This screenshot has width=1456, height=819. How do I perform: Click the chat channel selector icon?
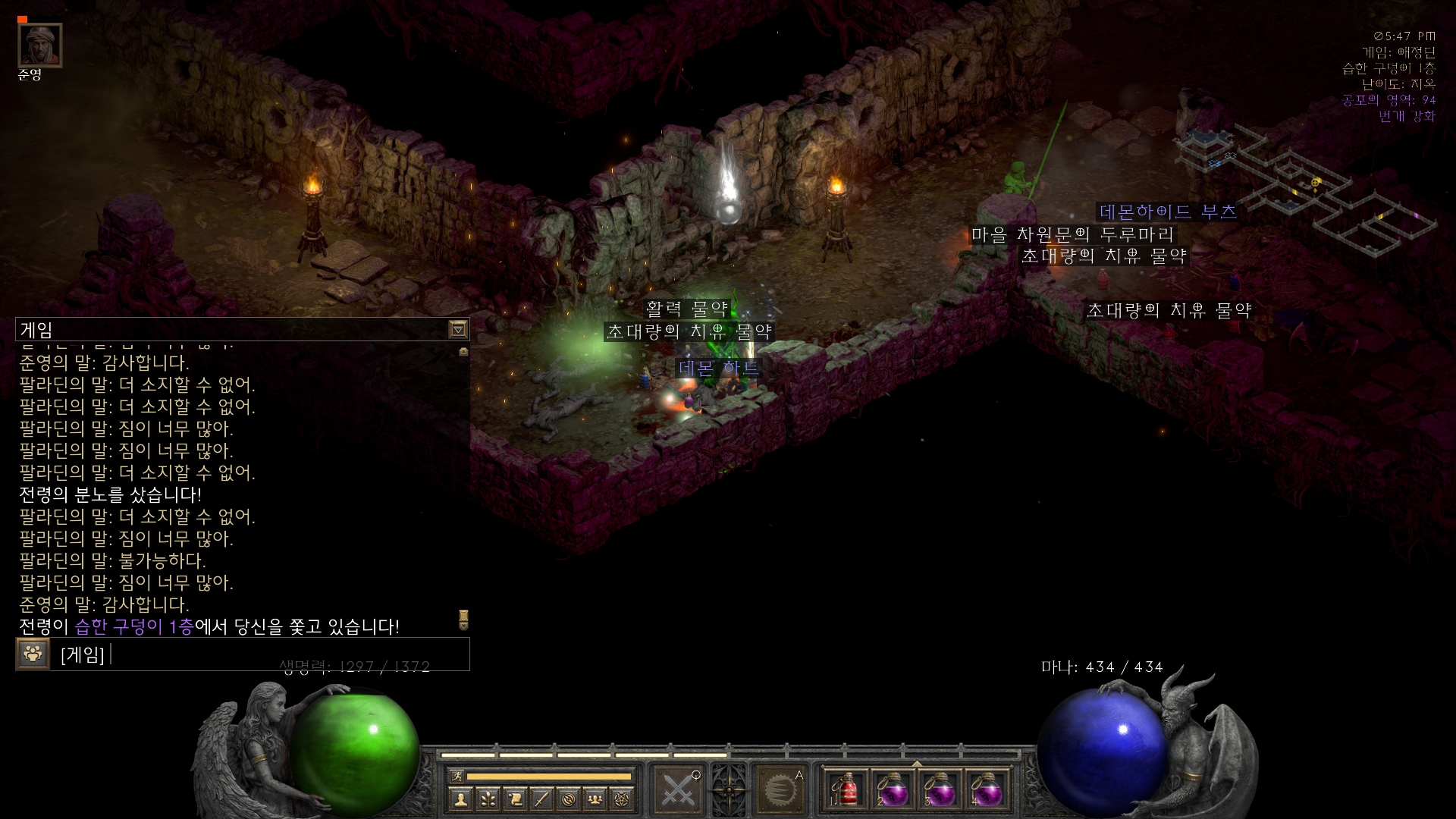pos(33,654)
